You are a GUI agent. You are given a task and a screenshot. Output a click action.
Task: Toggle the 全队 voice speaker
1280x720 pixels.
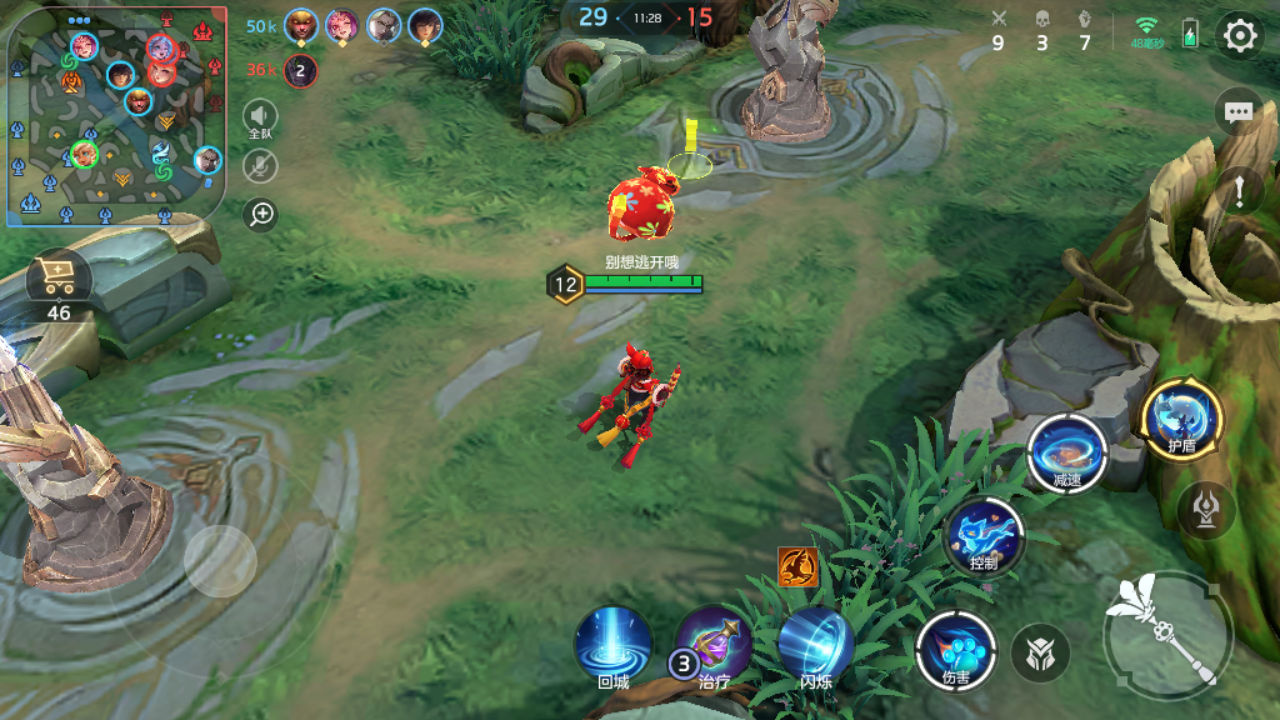click(x=260, y=117)
